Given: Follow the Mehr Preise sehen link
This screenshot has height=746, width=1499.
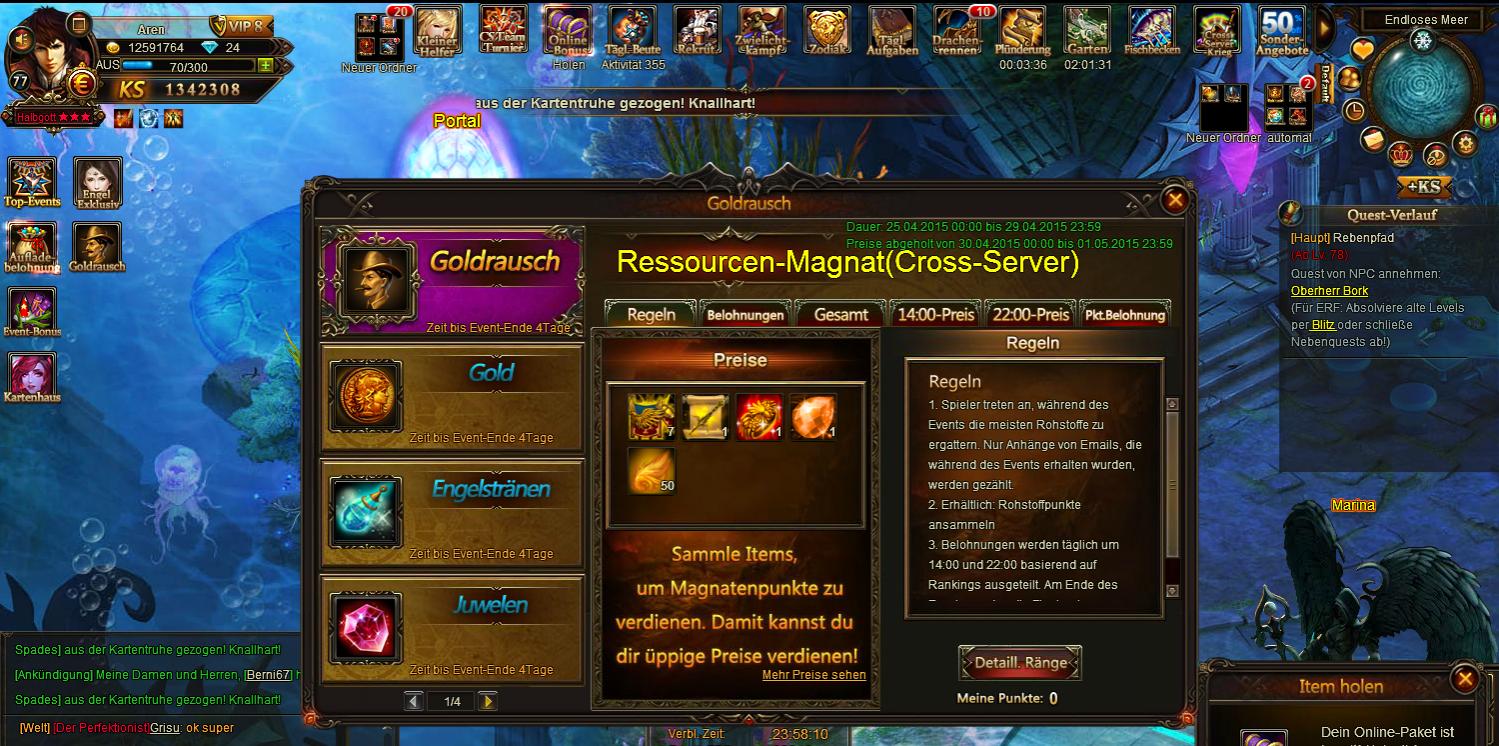Looking at the screenshot, I should (x=813, y=675).
